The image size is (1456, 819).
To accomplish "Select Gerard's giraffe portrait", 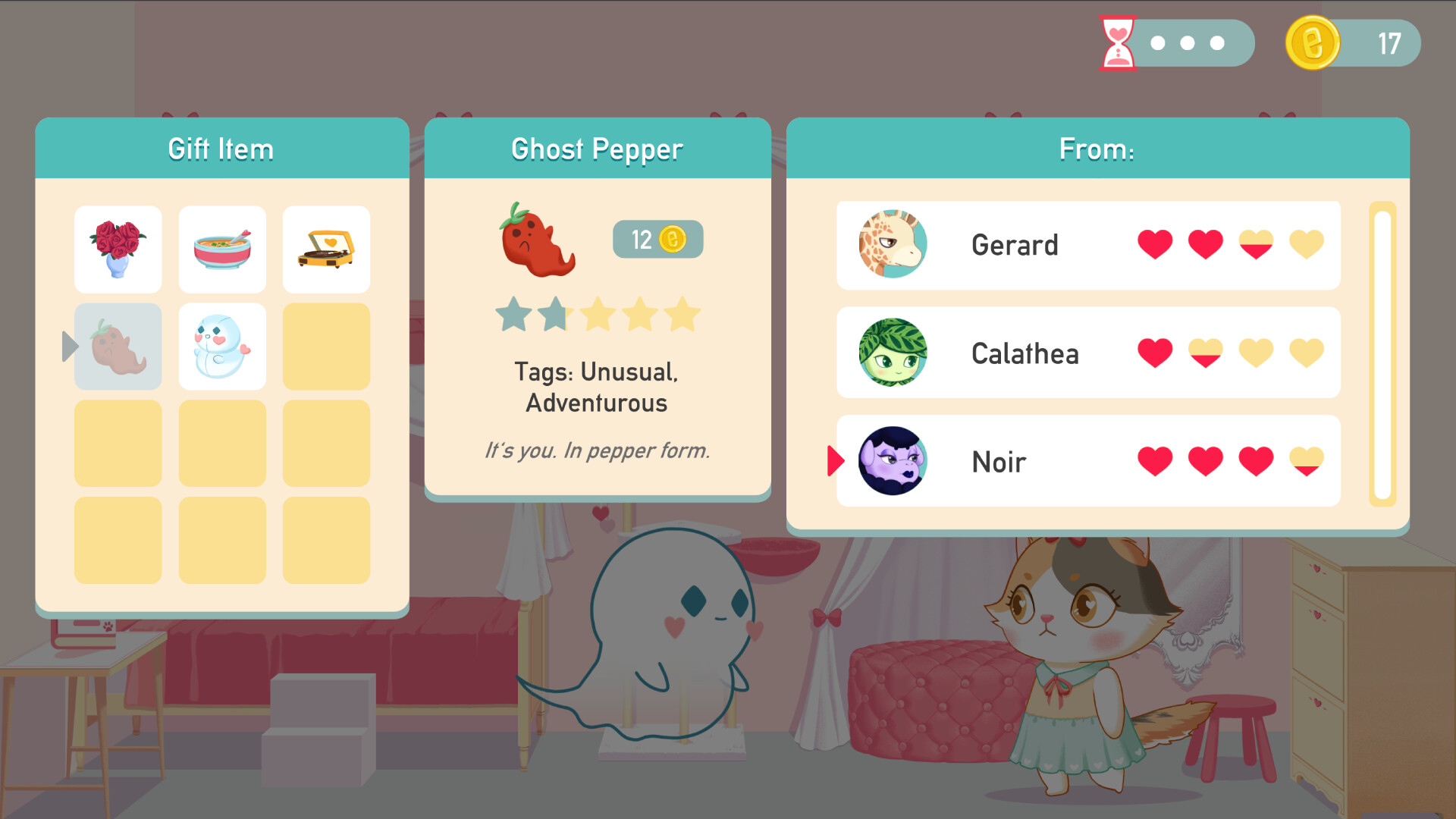I will point(891,245).
